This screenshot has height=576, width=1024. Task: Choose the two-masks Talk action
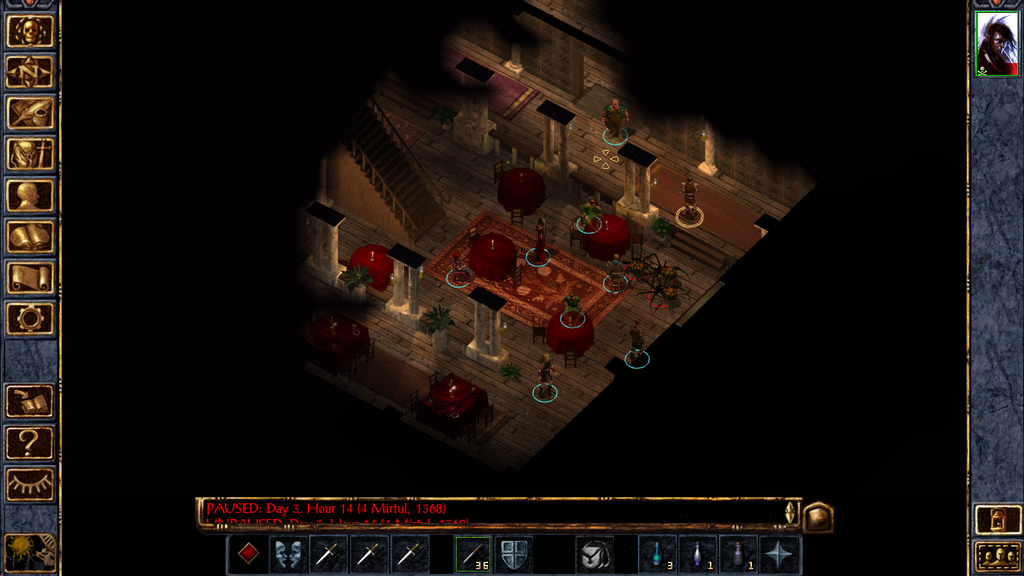(288, 554)
